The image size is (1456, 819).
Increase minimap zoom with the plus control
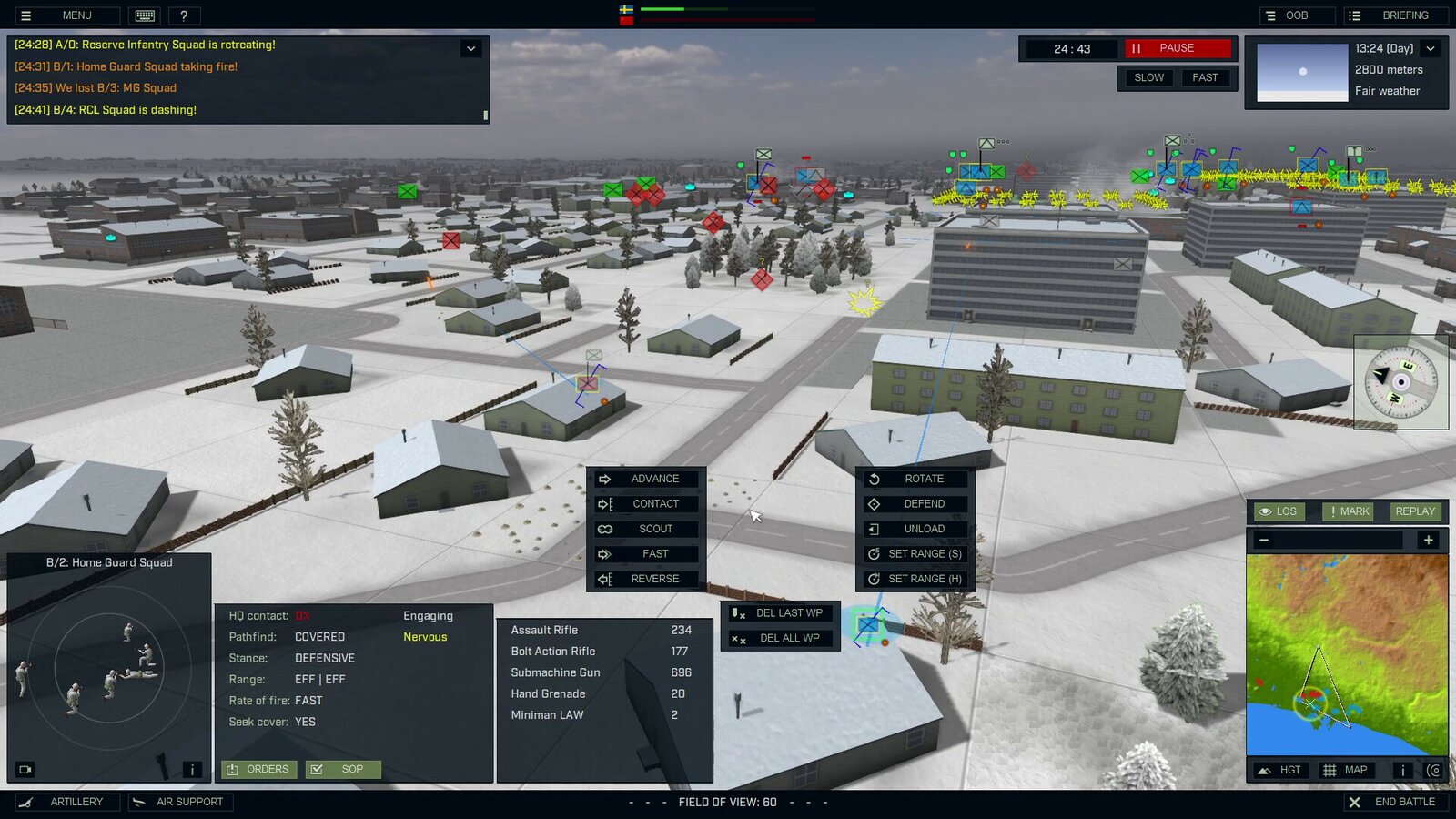tap(1429, 540)
